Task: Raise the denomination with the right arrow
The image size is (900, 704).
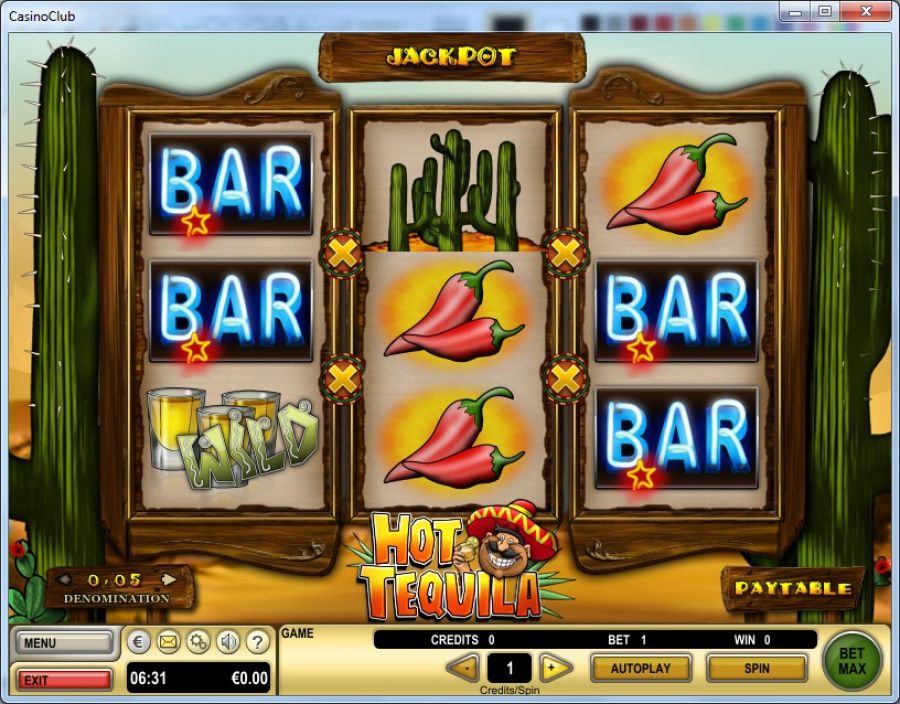Action: click(x=169, y=579)
